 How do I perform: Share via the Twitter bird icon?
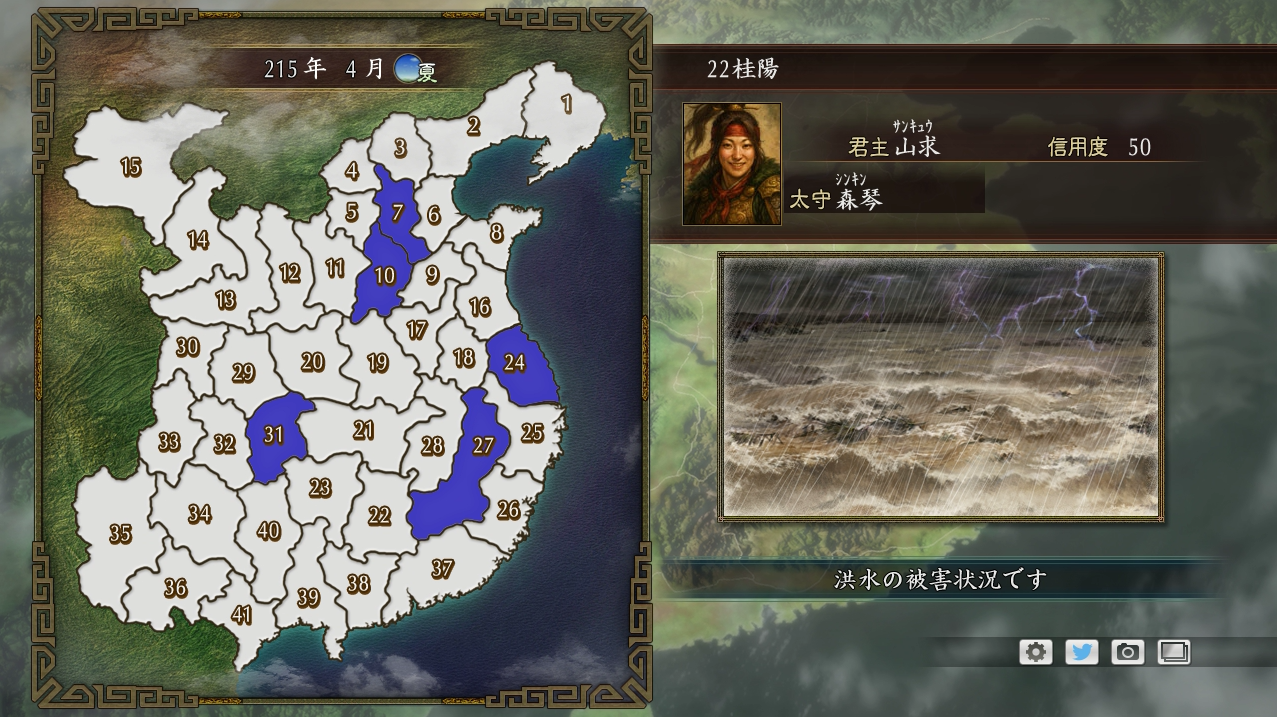click(1081, 652)
